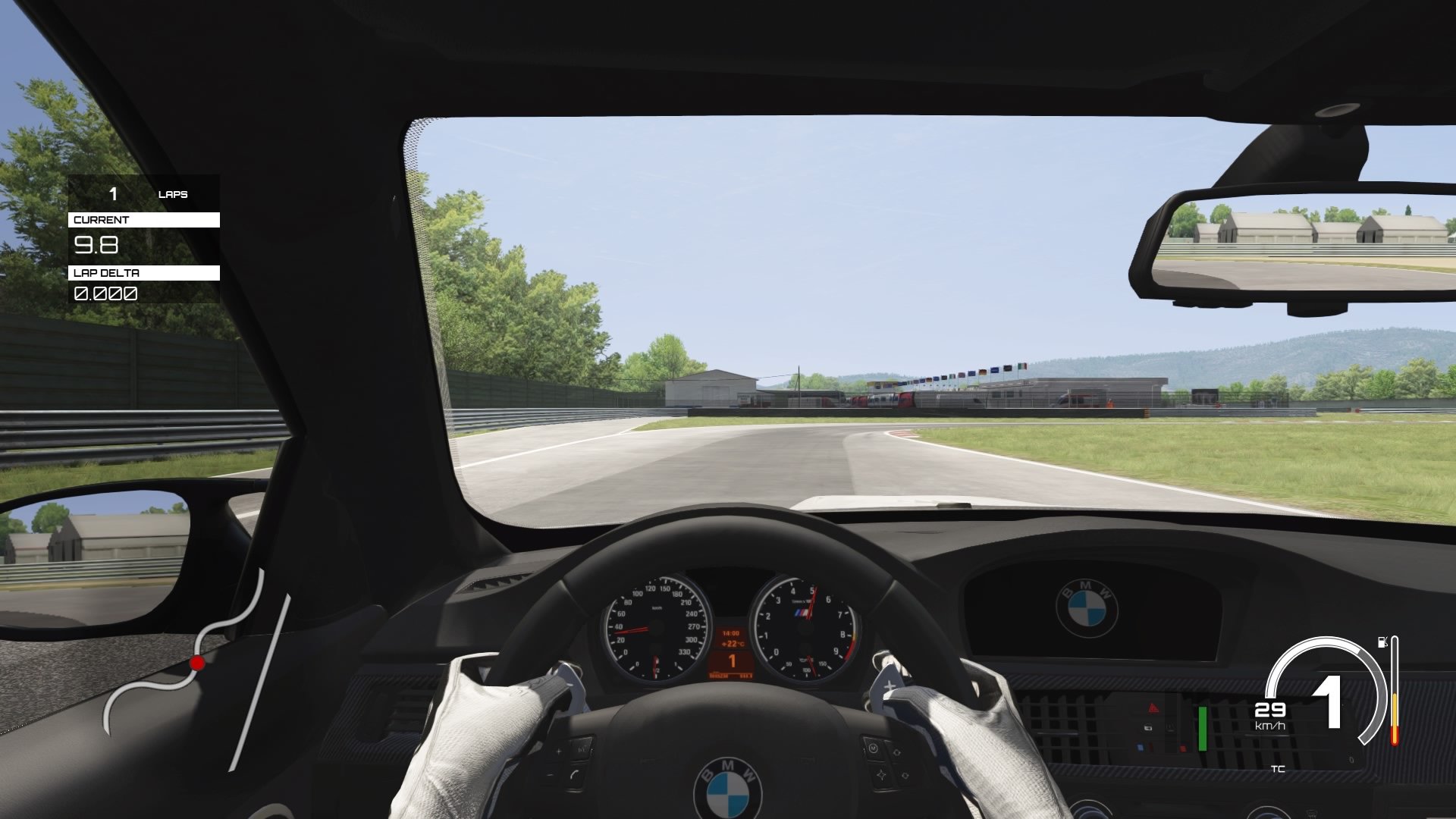The width and height of the screenshot is (1456, 819).
Task: Select the TC indicator on the dashboard HUD
Action: pos(1278,770)
